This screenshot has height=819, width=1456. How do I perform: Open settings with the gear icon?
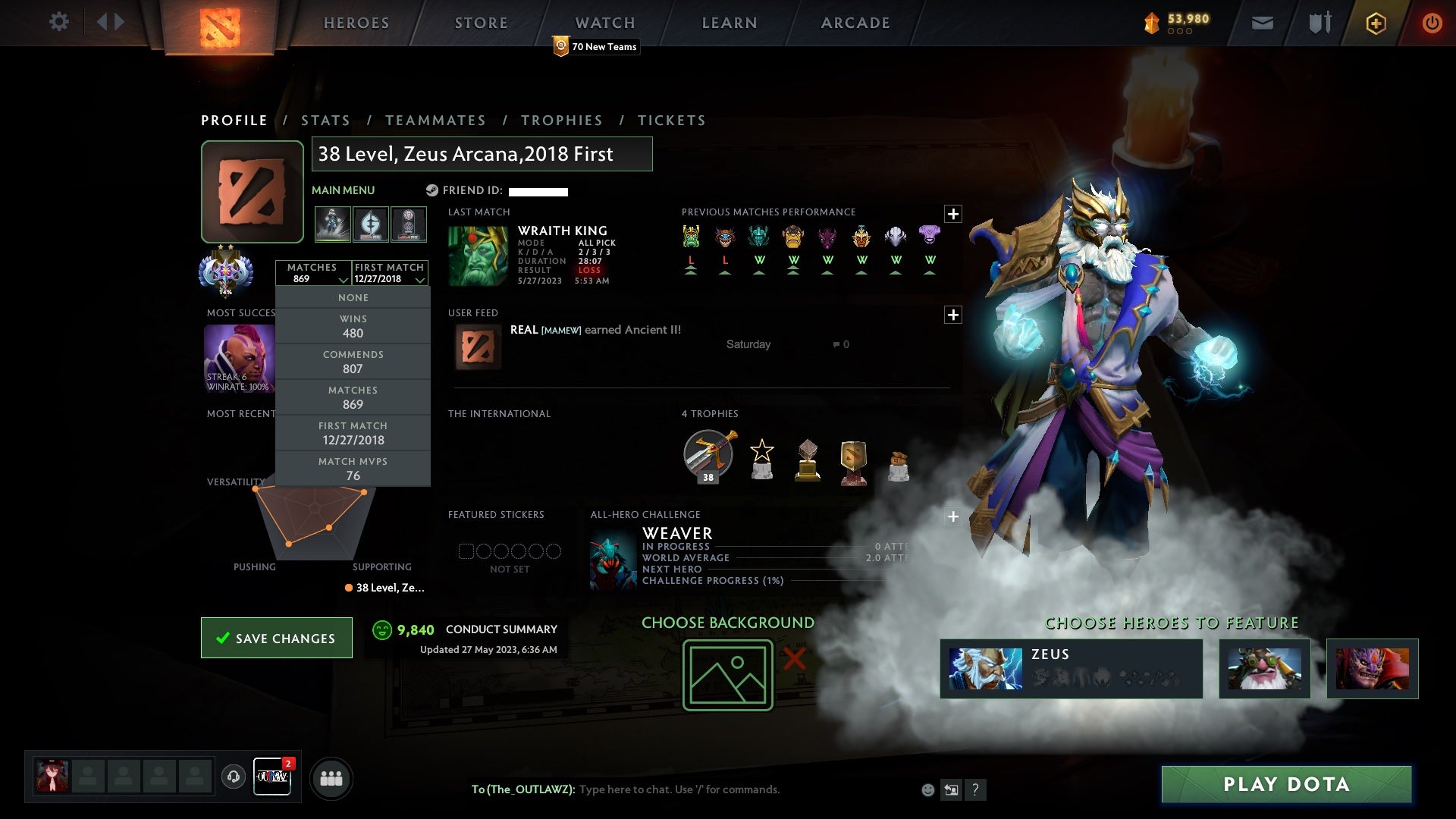click(58, 22)
